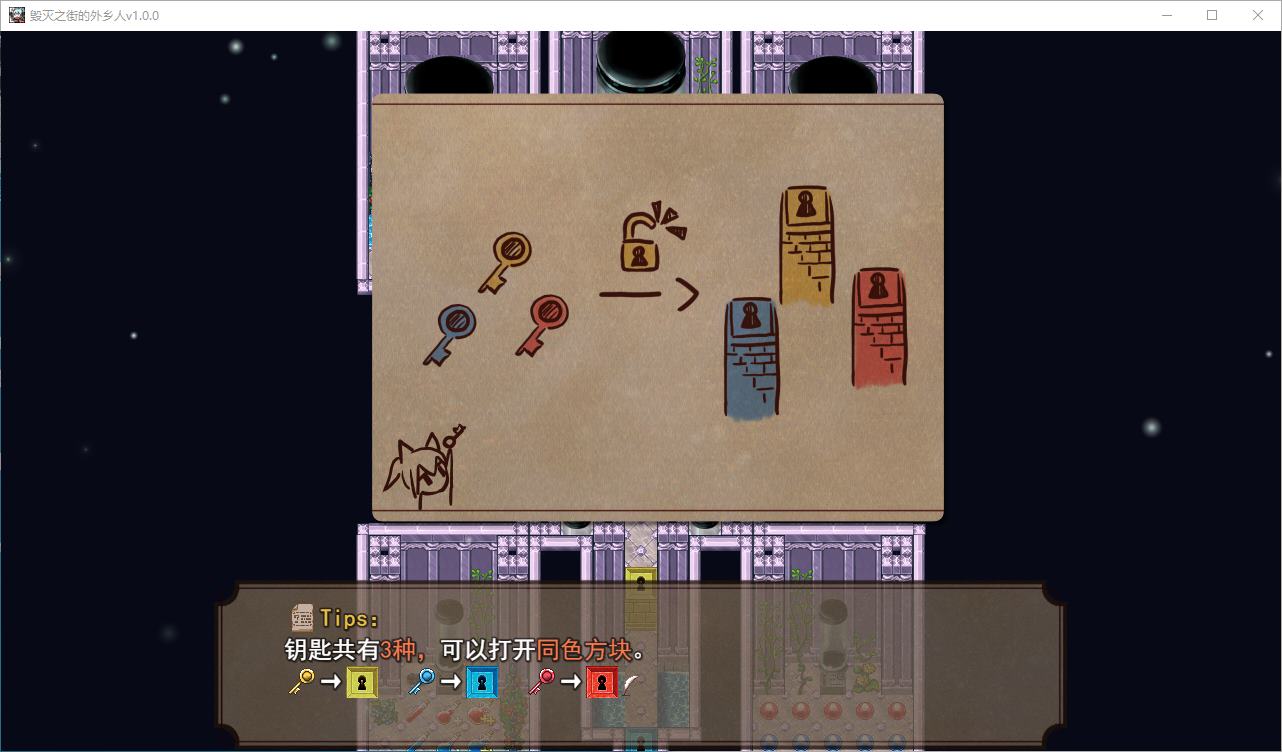The height and width of the screenshot is (752, 1282).
Task: Click the arrow symbol between lock and pillars
Action: (650, 295)
